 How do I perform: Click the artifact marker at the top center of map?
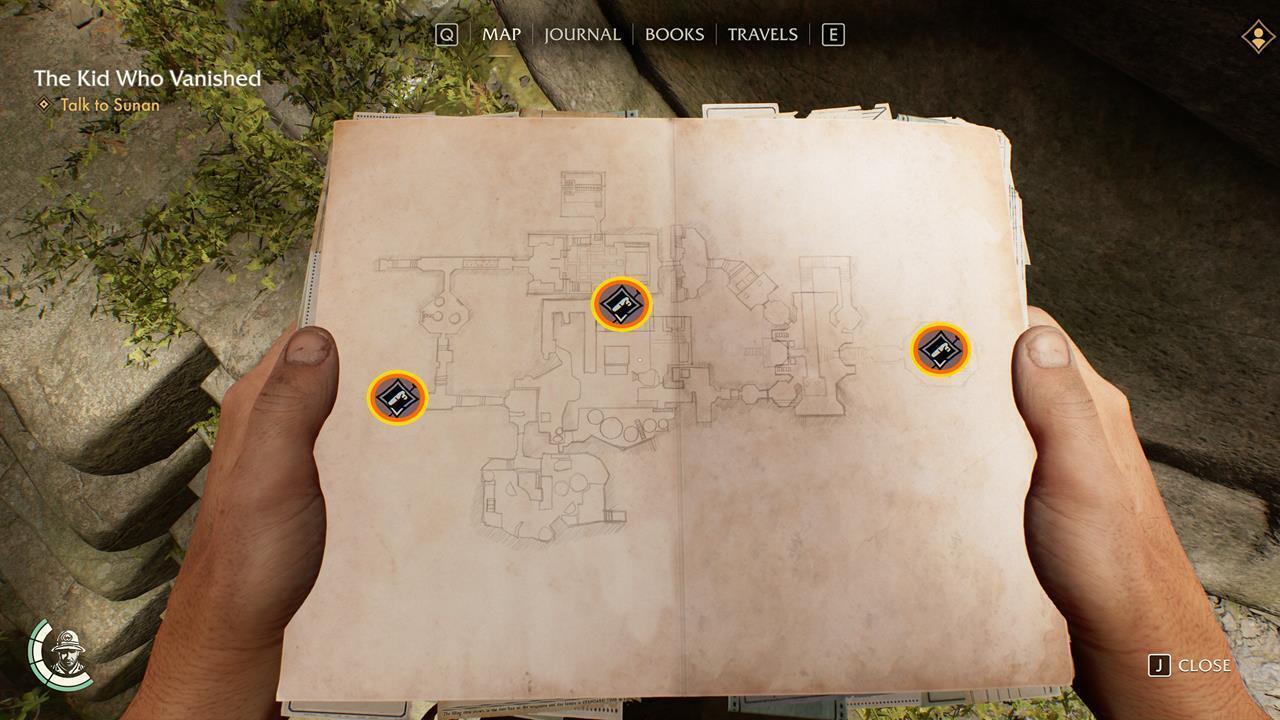click(619, 305)
